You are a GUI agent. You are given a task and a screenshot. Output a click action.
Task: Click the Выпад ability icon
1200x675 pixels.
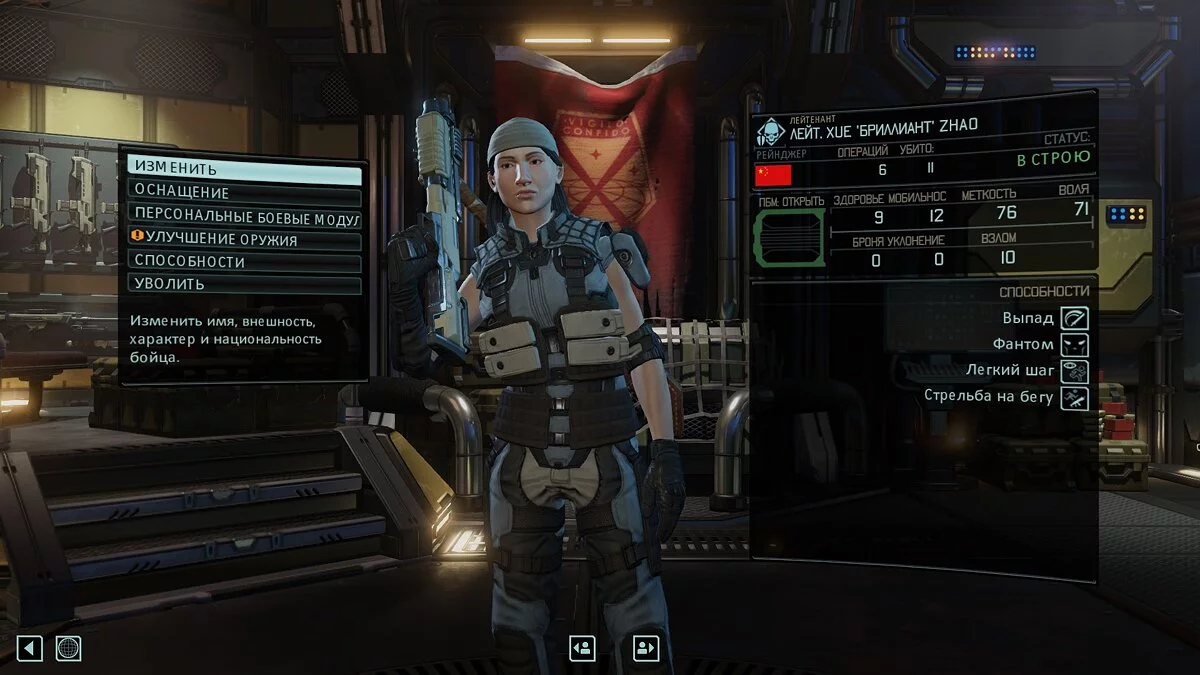[x=1075, y=318]
